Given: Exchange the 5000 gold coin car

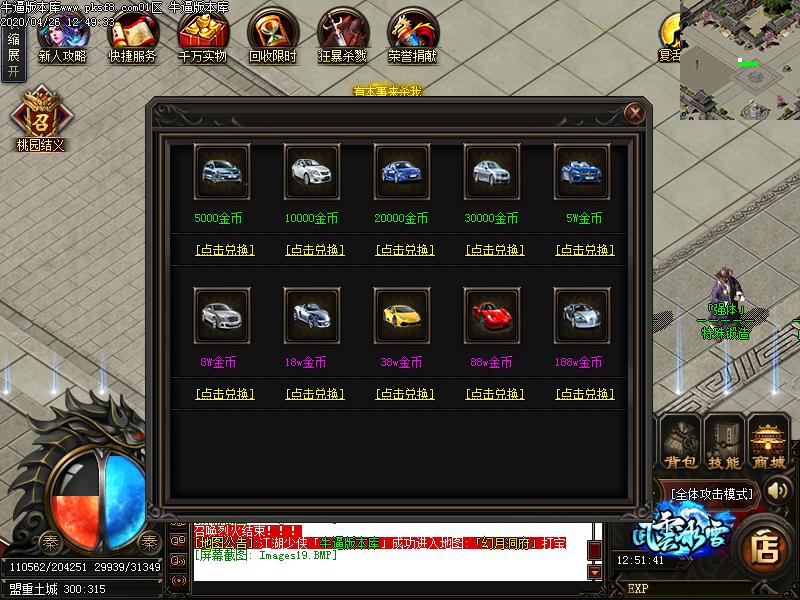Looking at the screenshot, I should click(224, 250).
